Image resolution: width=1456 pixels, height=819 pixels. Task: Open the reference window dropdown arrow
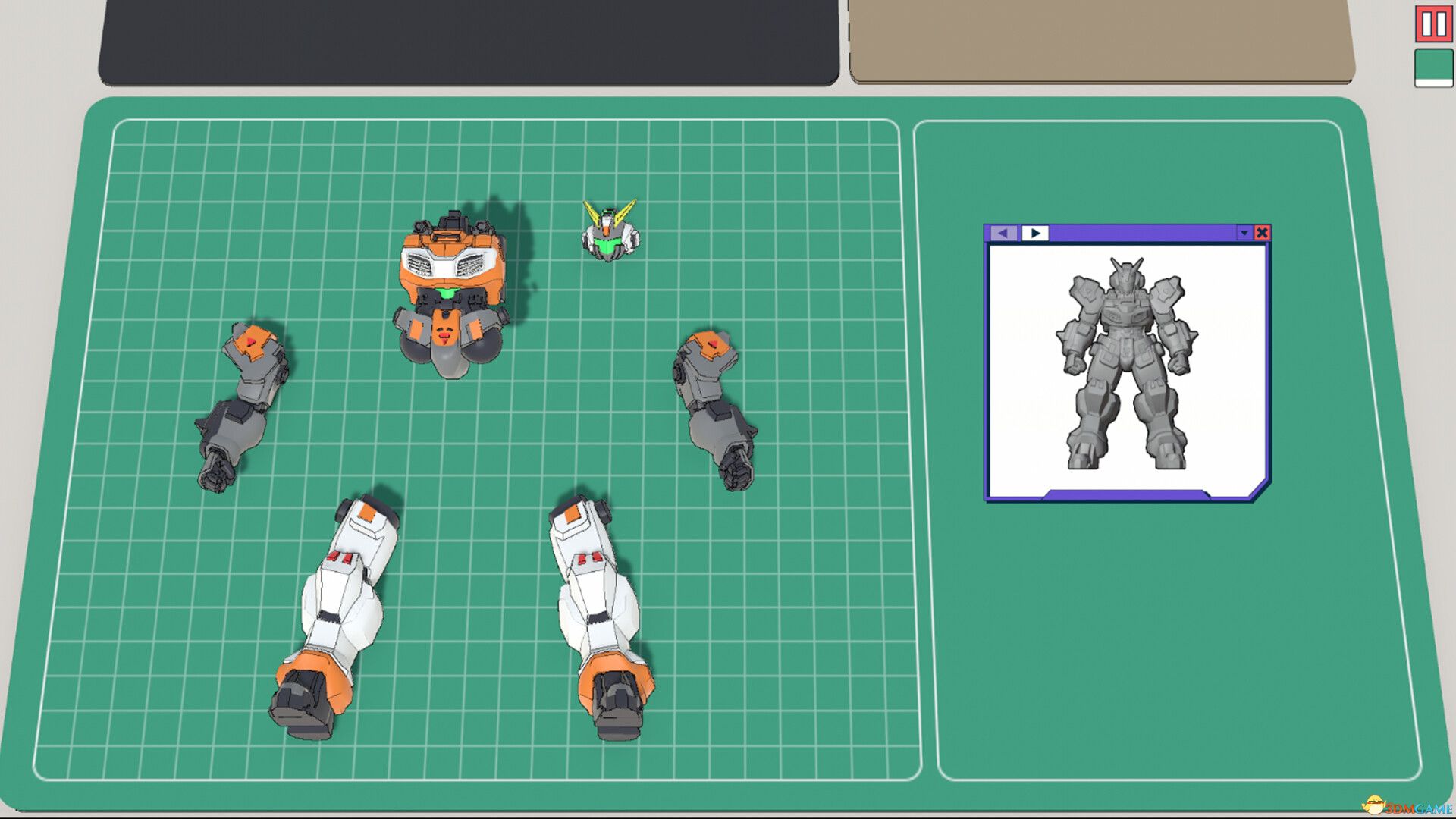pos(1244,233)
